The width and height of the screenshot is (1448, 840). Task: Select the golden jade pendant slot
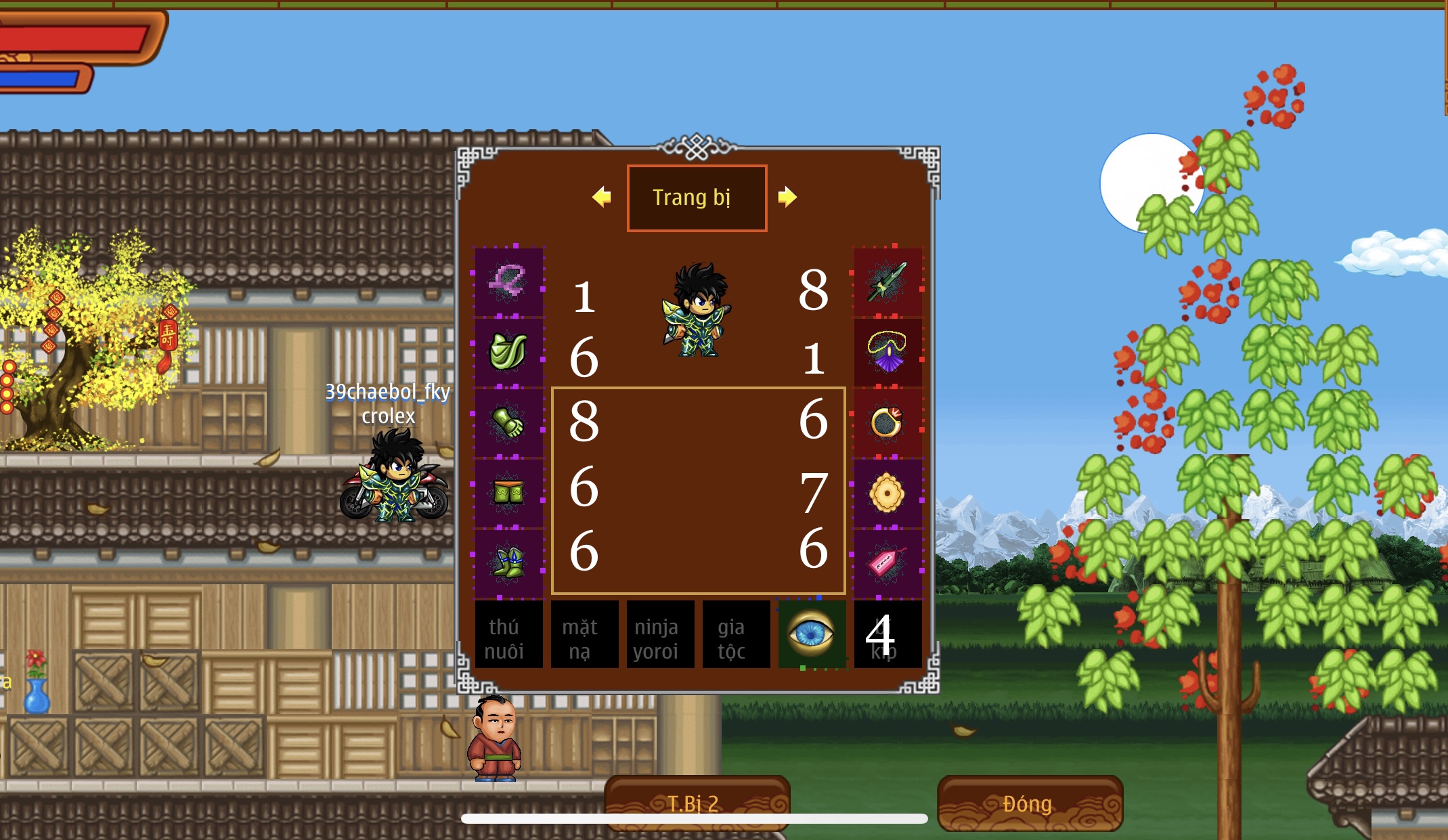887,492
